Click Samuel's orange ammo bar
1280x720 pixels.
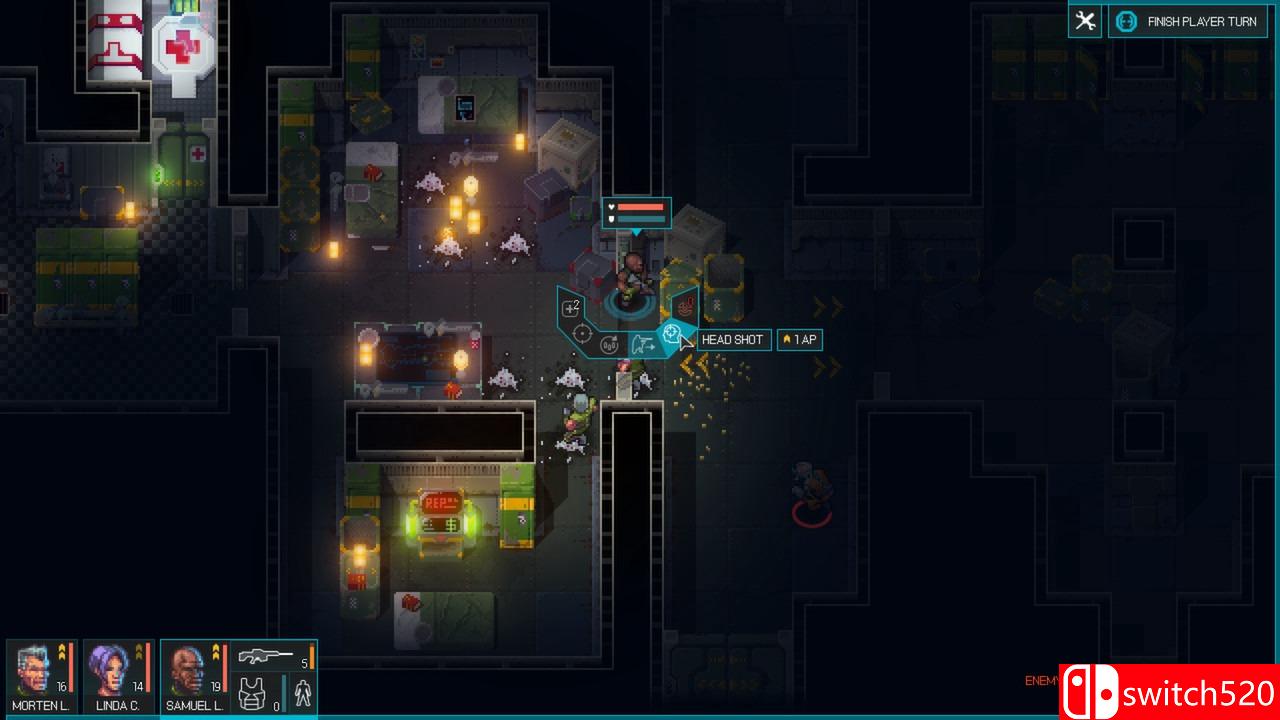point(311,656)
